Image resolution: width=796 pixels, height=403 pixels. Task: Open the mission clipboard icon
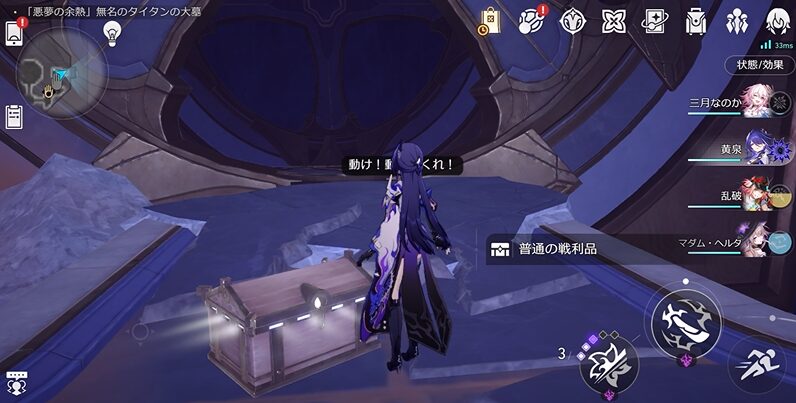[x=14, y=116]
